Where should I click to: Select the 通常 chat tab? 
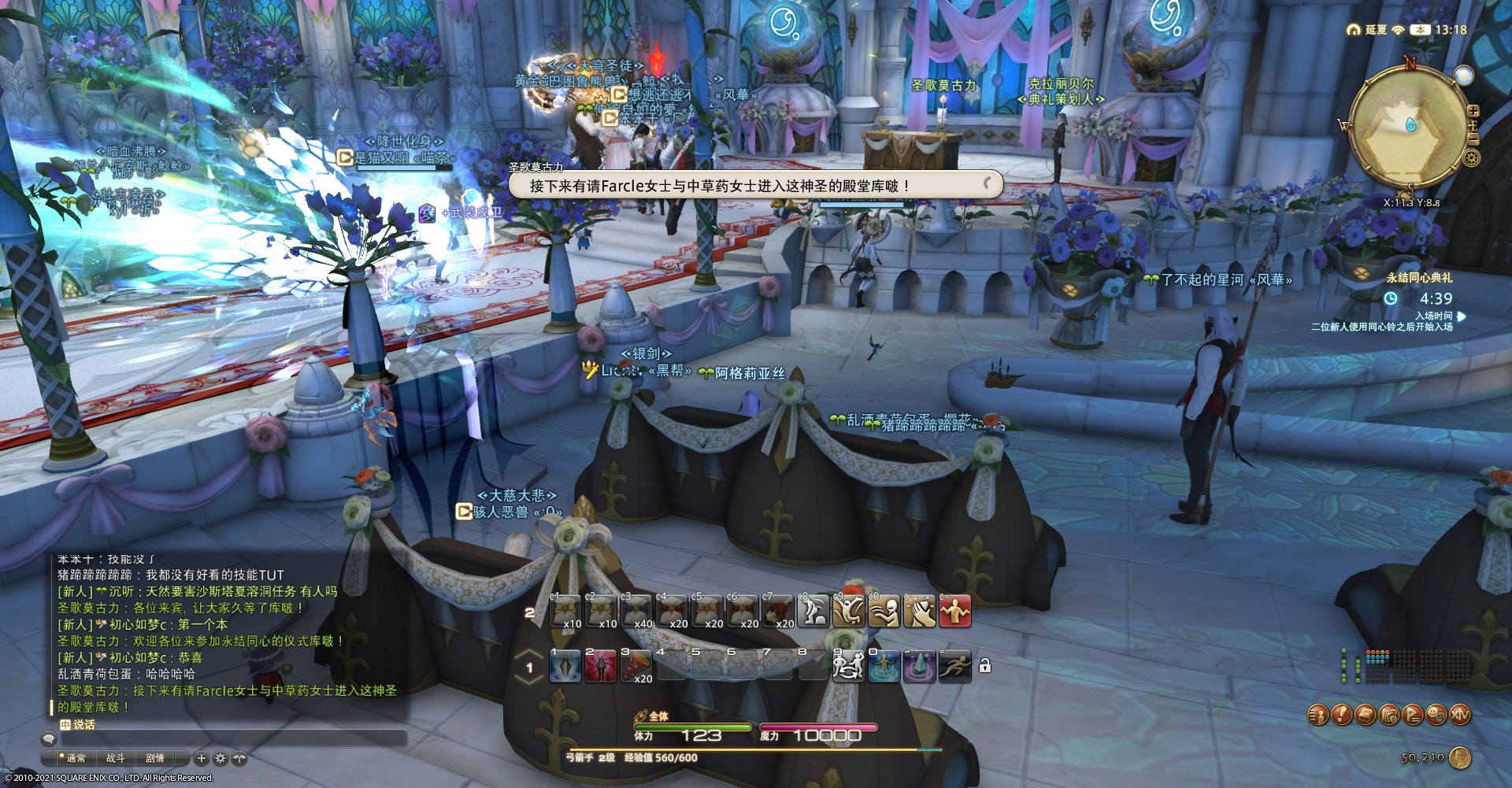[76, 758]
